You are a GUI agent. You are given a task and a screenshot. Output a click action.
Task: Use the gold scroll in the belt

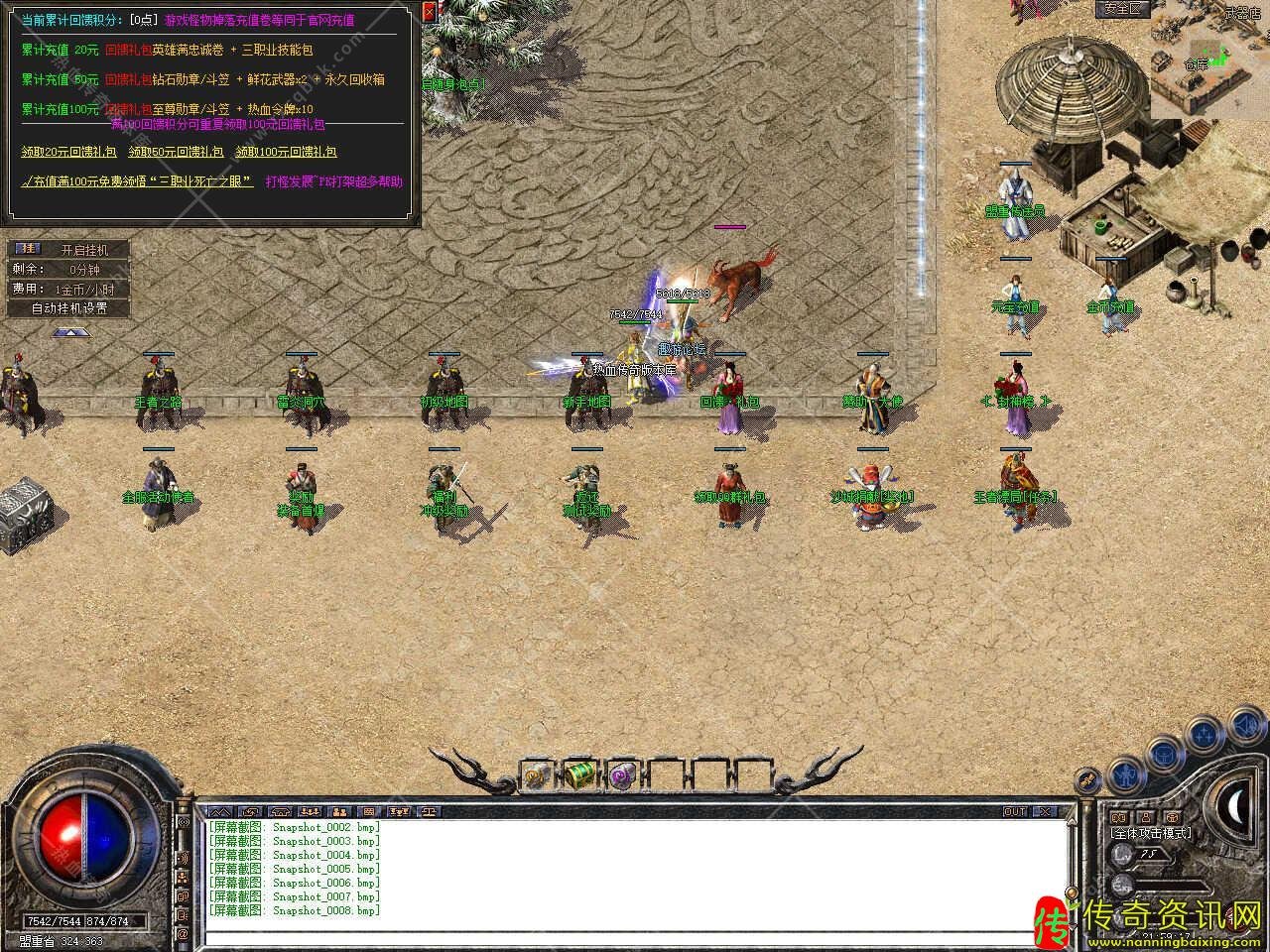539,774
